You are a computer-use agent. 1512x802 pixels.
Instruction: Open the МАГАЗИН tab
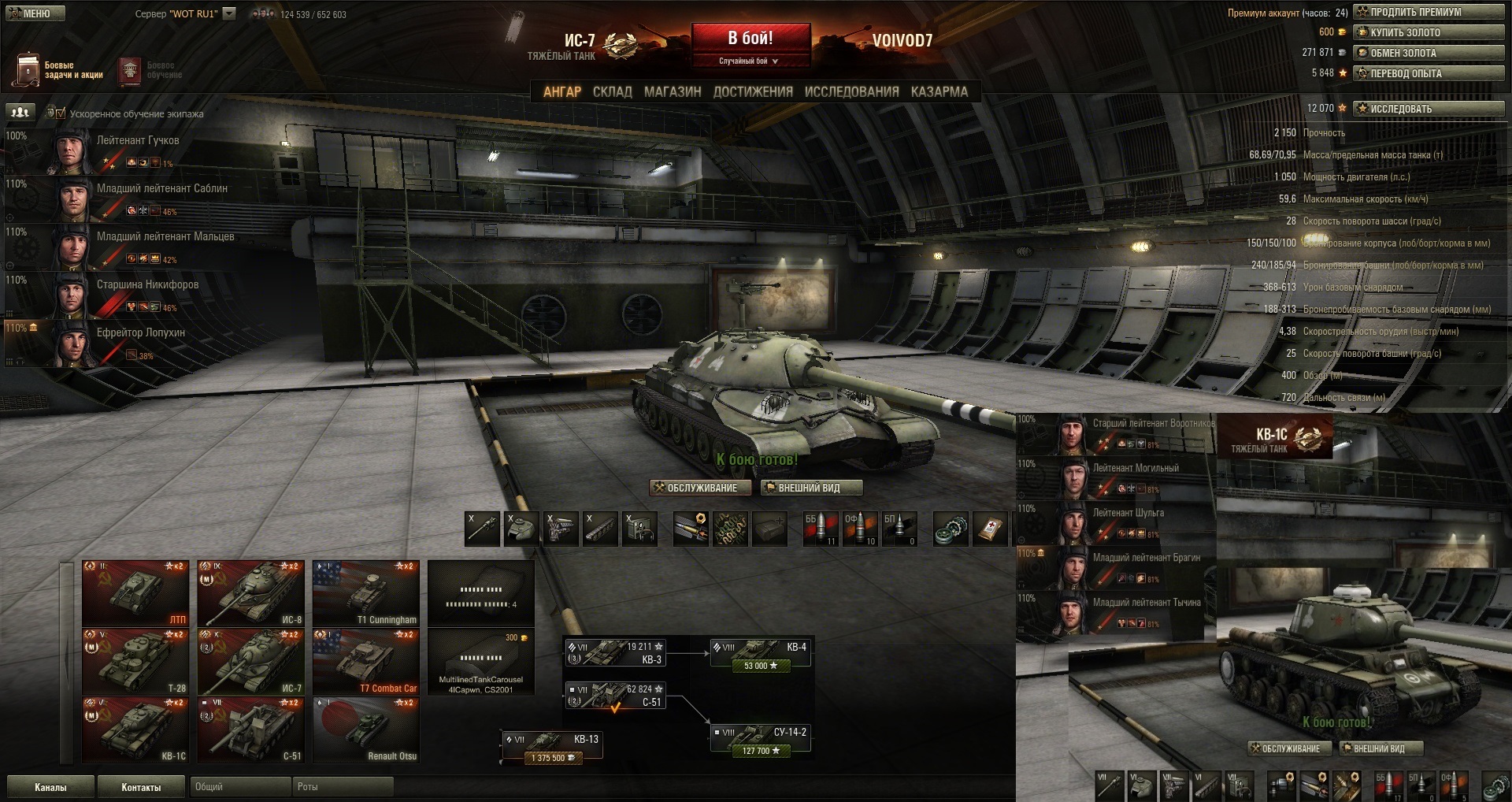[673, 92]
